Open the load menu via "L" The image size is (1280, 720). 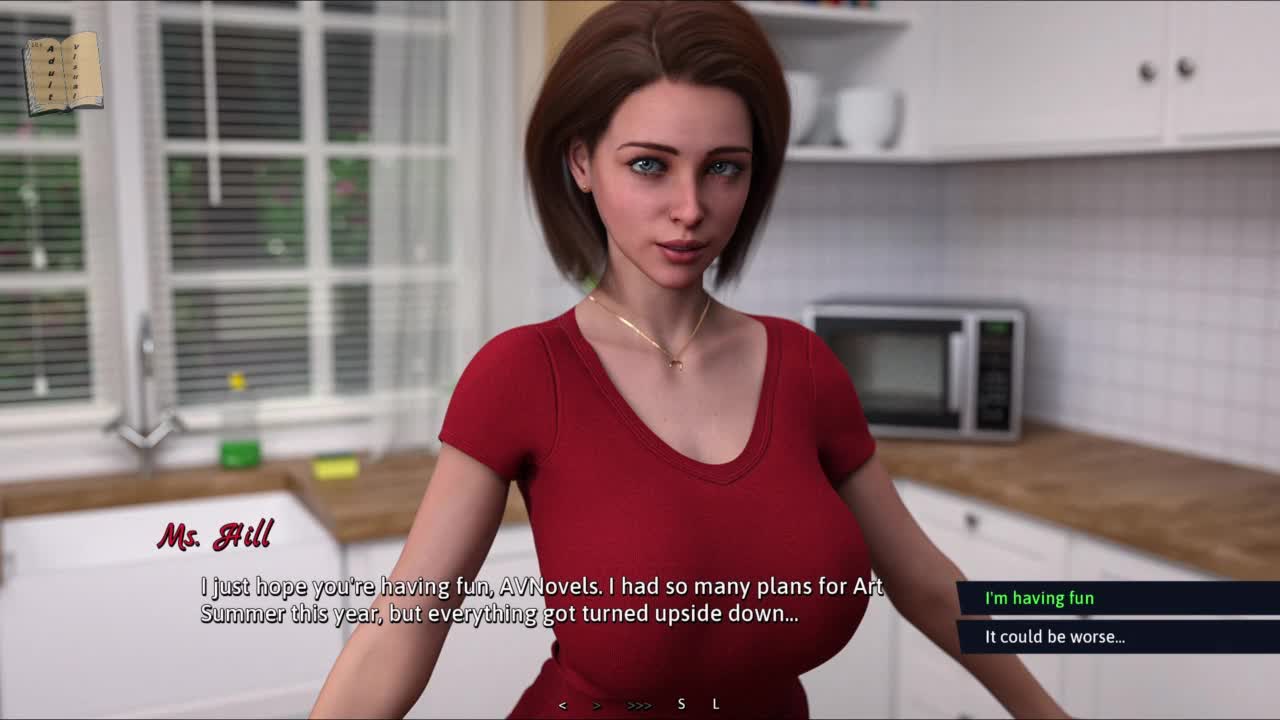(x=716, y=704)
